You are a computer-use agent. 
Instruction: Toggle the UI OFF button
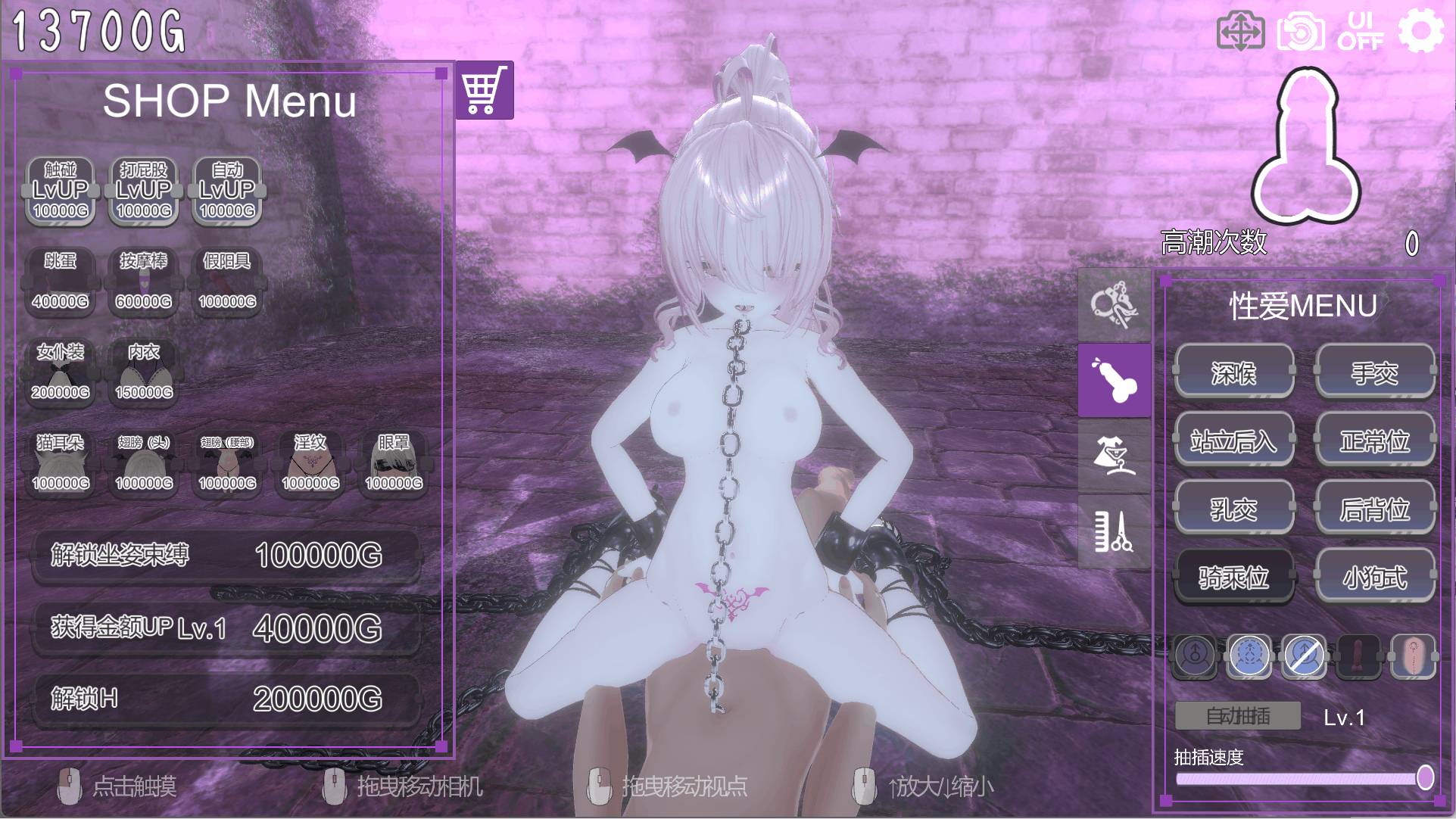1360,32
